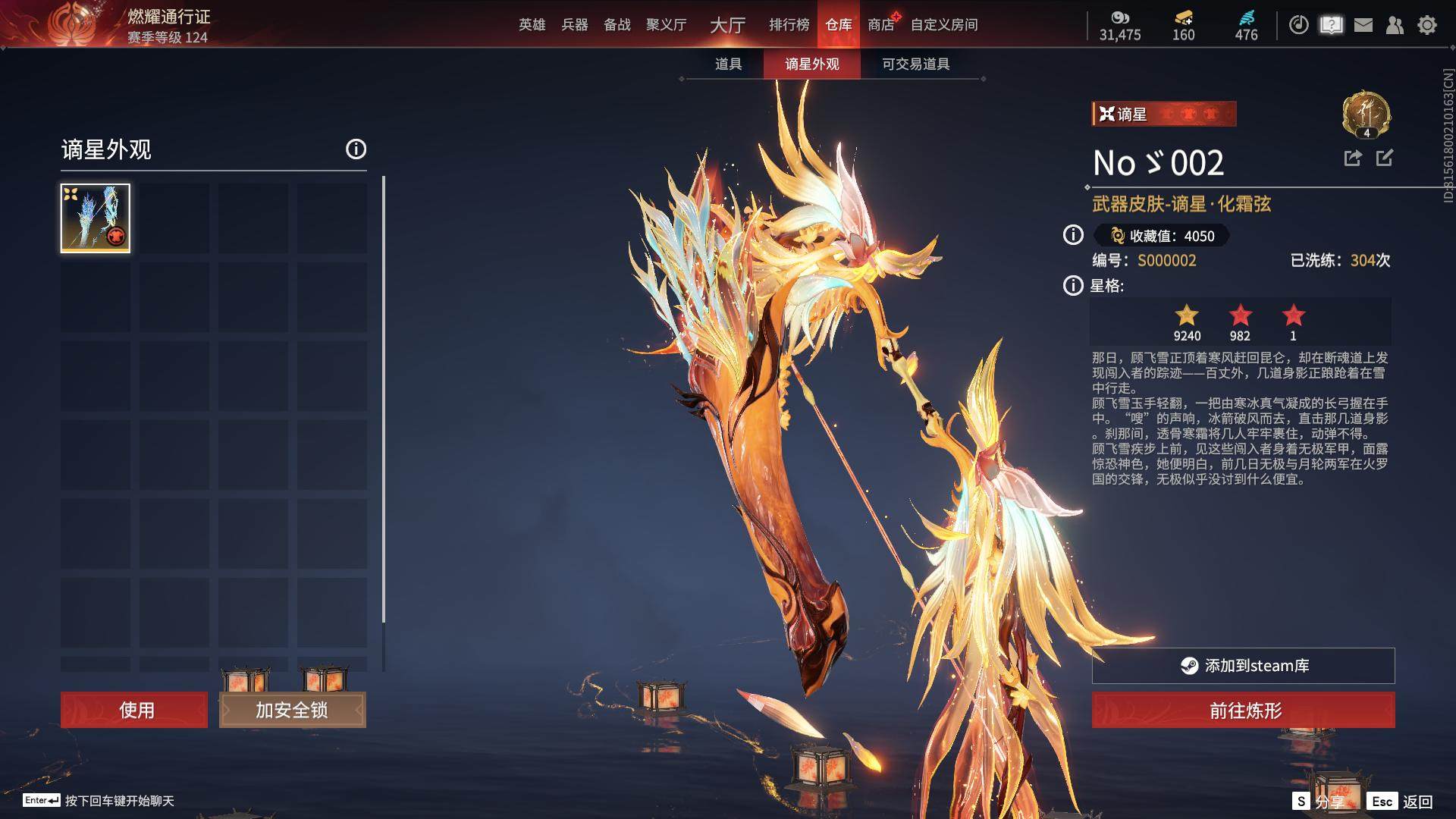Image resolution: width=1456 pixels, height=819 pixels.
Task: Open the 备战 preparation menu
Action: pos(617,25)
